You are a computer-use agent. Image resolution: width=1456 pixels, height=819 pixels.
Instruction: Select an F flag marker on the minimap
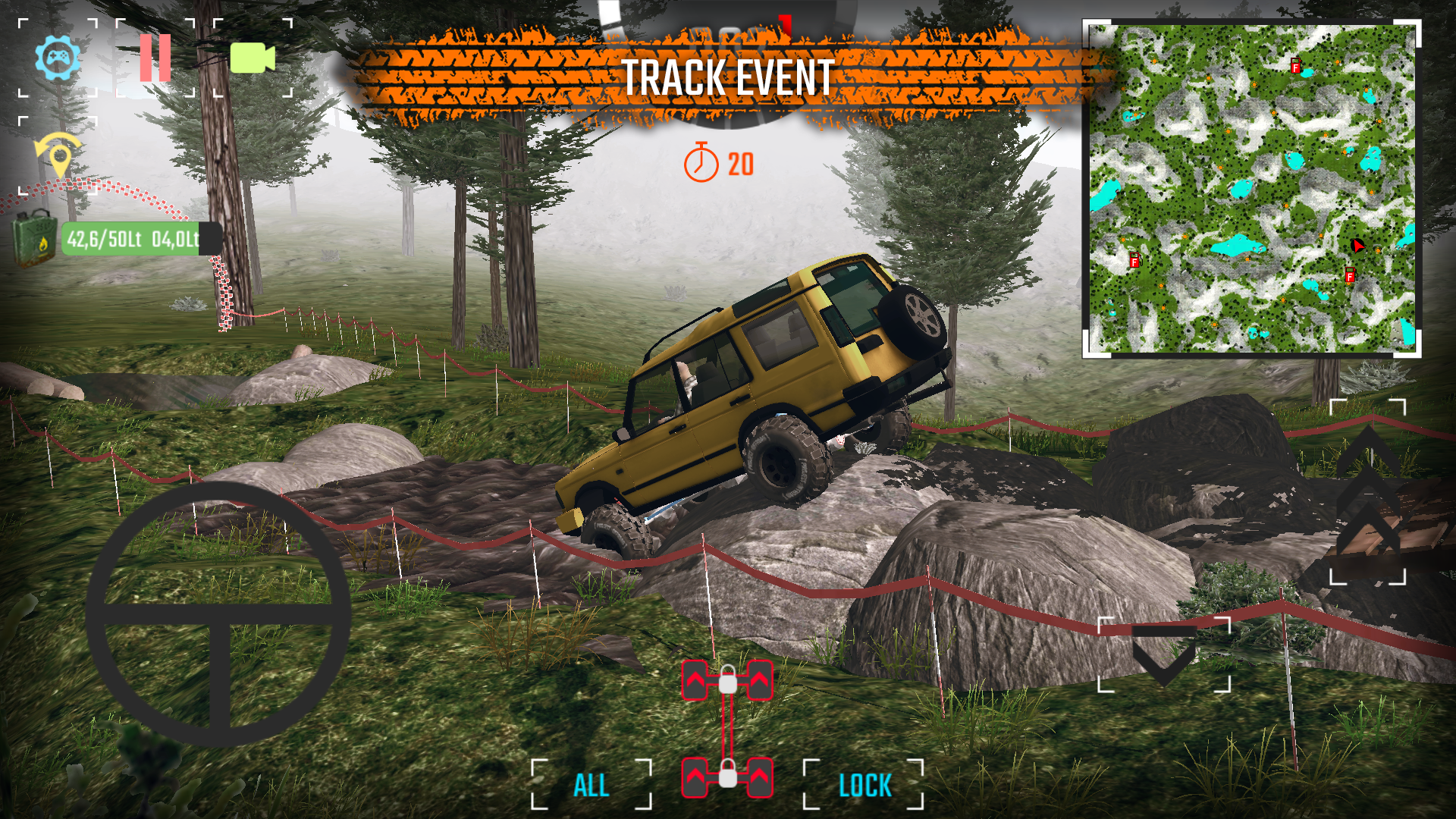pyautogui.click(x=1295, y=67)
